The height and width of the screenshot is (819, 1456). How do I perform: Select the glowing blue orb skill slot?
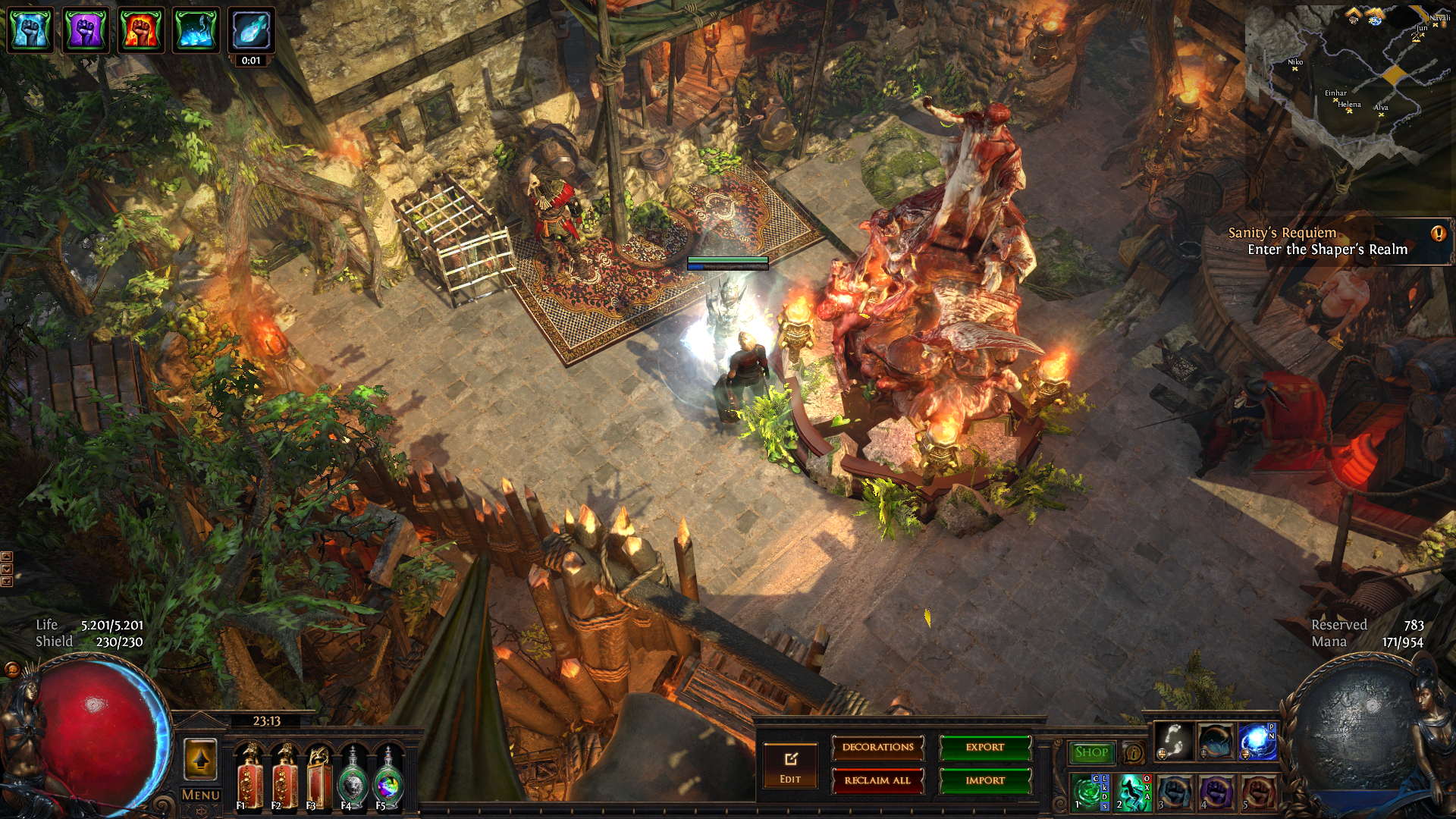coord(1257,741)
